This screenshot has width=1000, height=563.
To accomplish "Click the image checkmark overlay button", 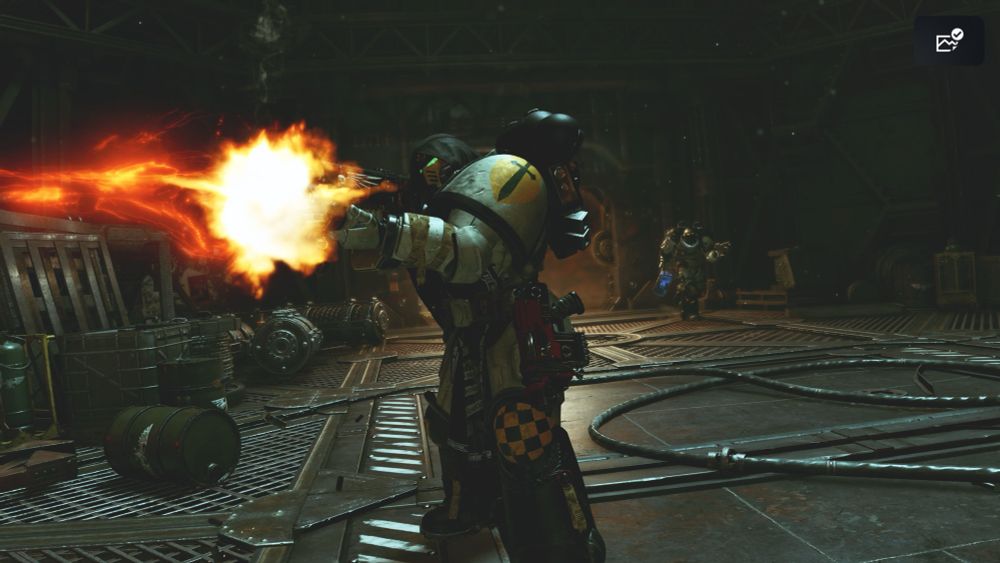I will [x=948, y=41].
